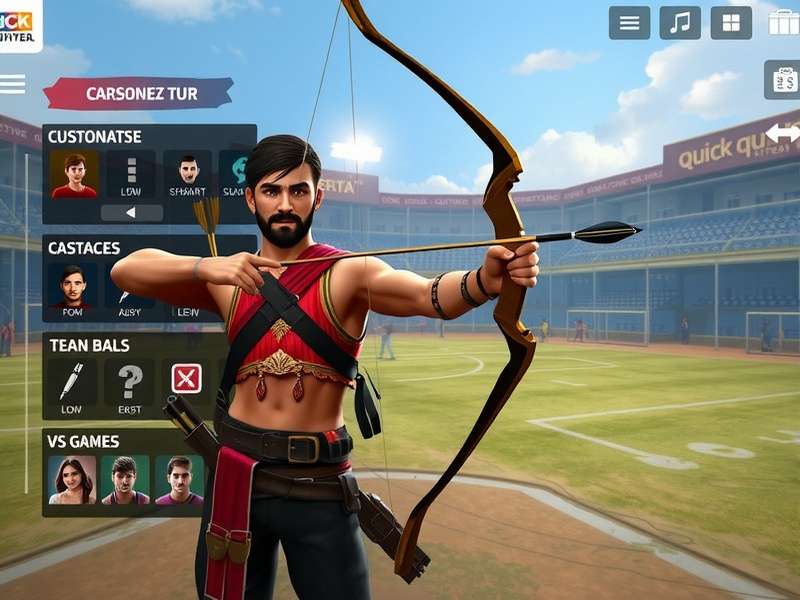800x600 pixels.
Task: Click the white double-arrow swap icon
Action: click(x=782, y=133)
